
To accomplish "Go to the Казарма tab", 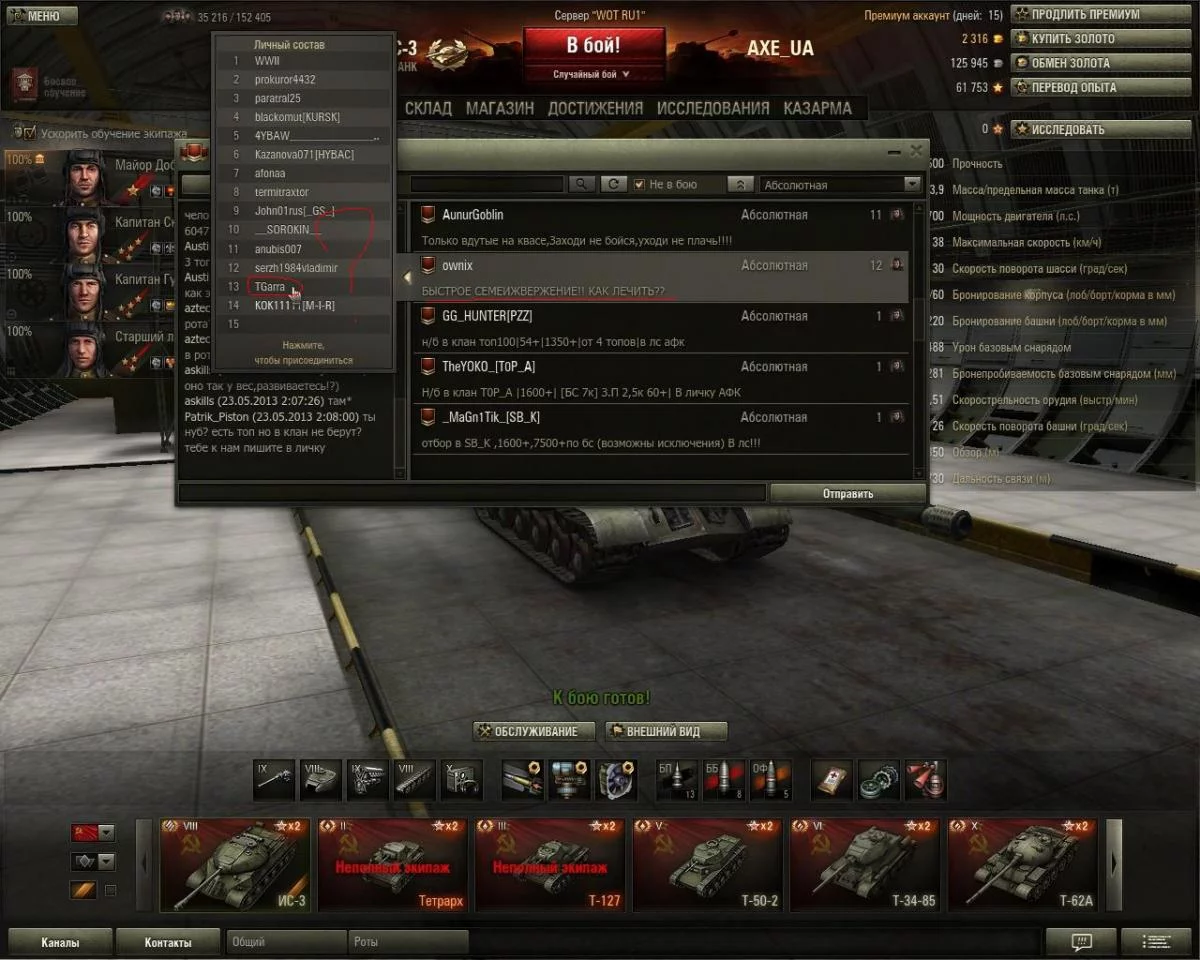I will pyautogui.click(x=817, y=108).
